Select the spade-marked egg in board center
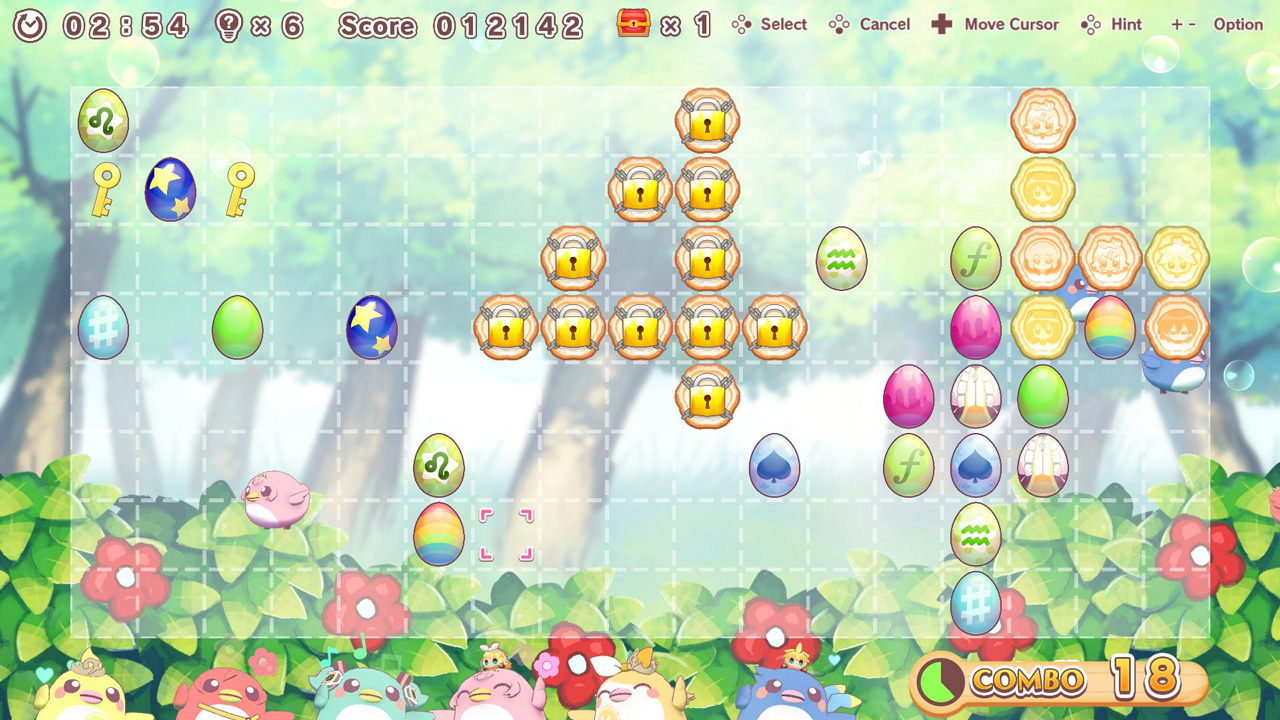 tap(774, 464)
